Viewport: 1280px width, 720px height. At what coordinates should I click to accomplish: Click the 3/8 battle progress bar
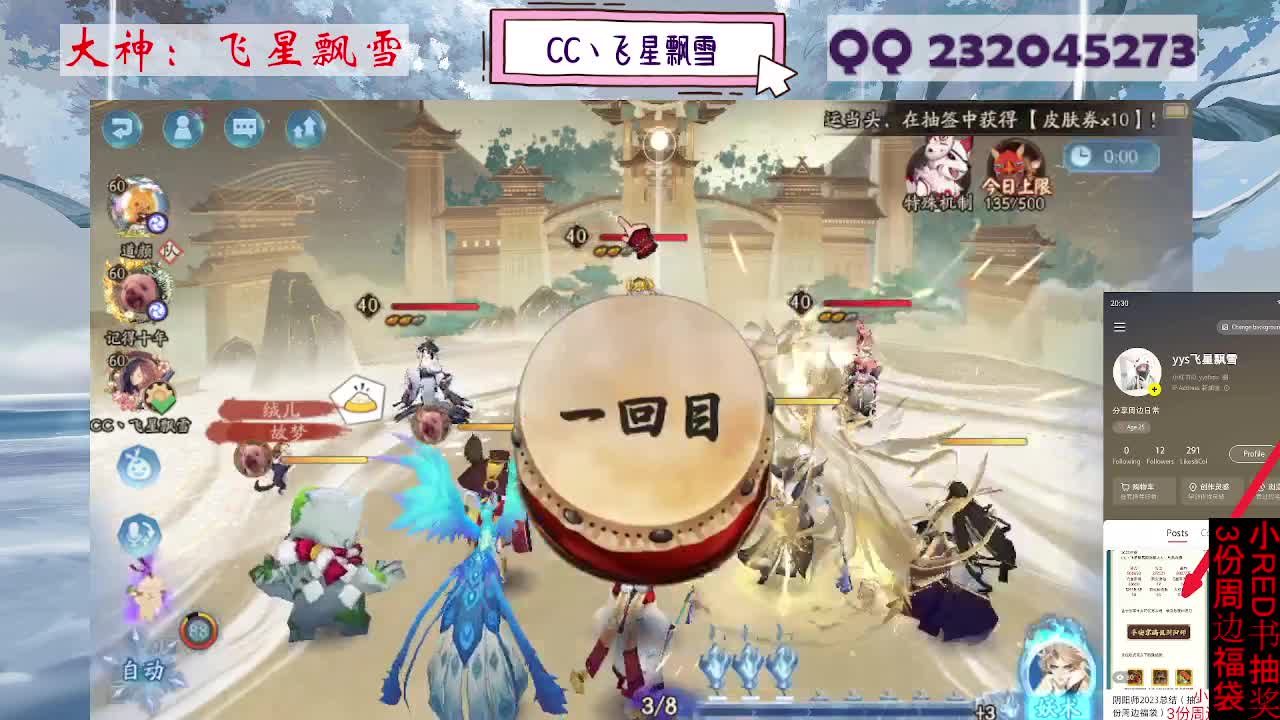(660, 703)
